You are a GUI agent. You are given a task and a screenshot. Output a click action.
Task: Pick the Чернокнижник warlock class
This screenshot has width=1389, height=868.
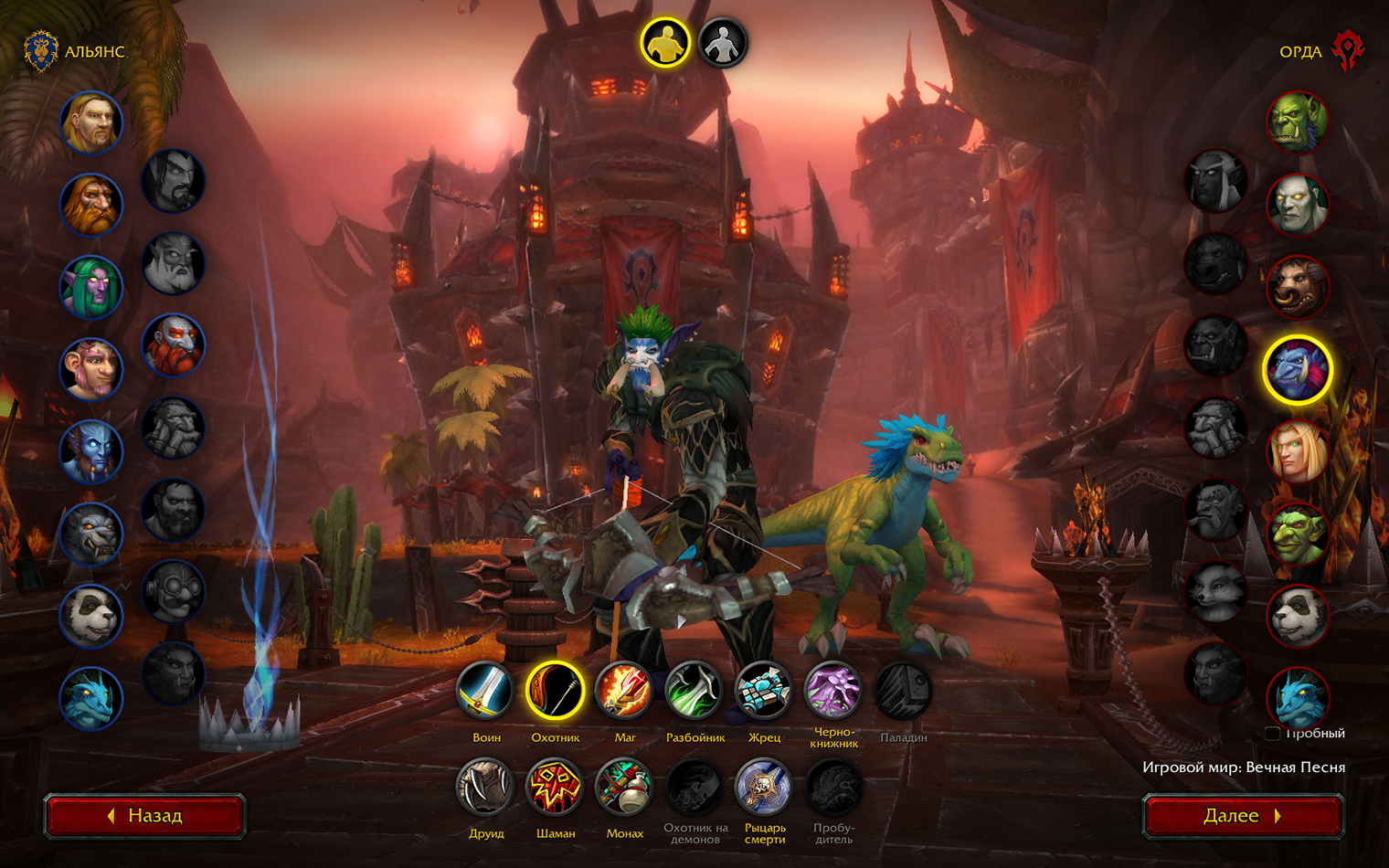pos(832,692)
